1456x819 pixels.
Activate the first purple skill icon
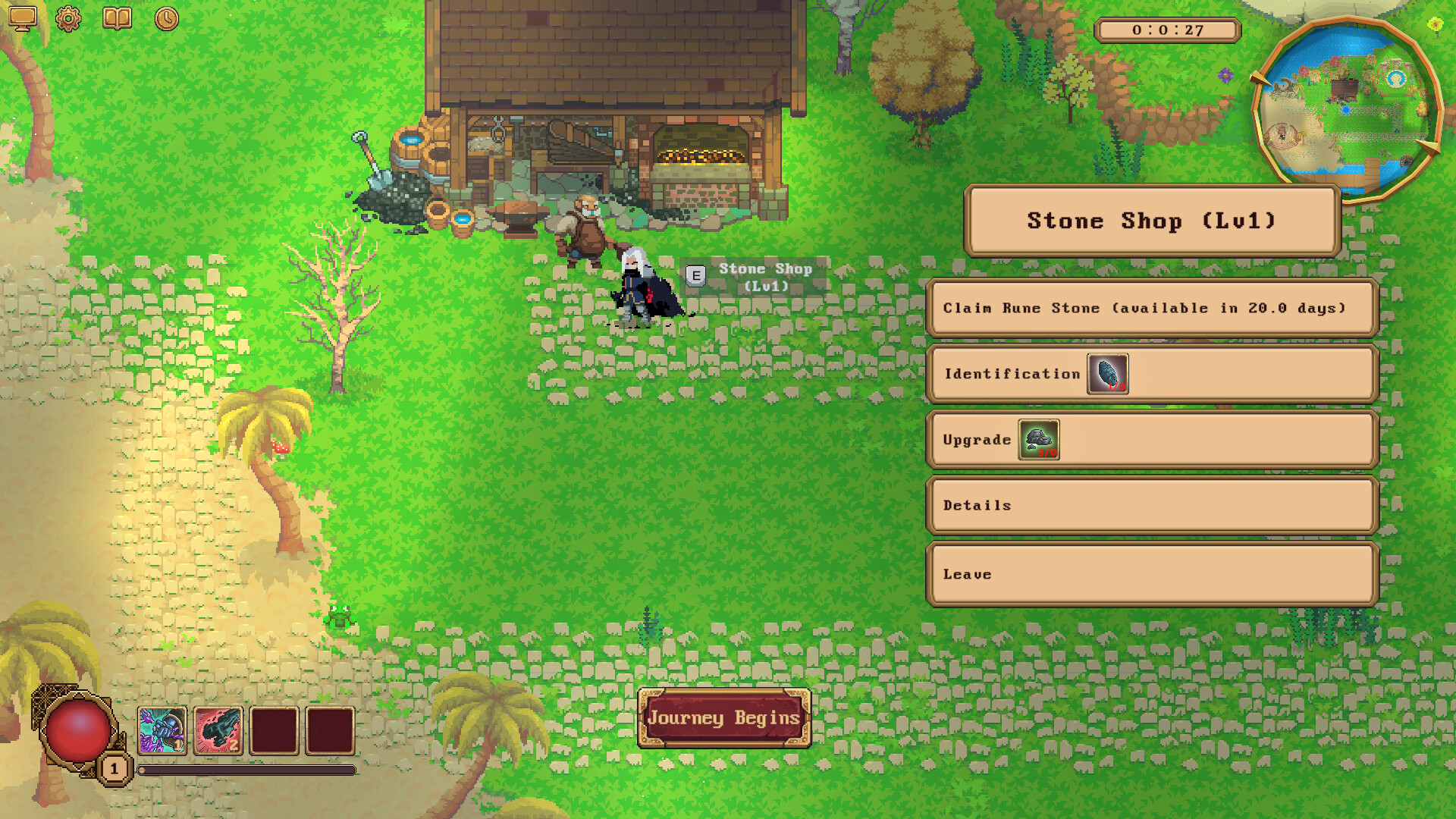tap(162, 731)
